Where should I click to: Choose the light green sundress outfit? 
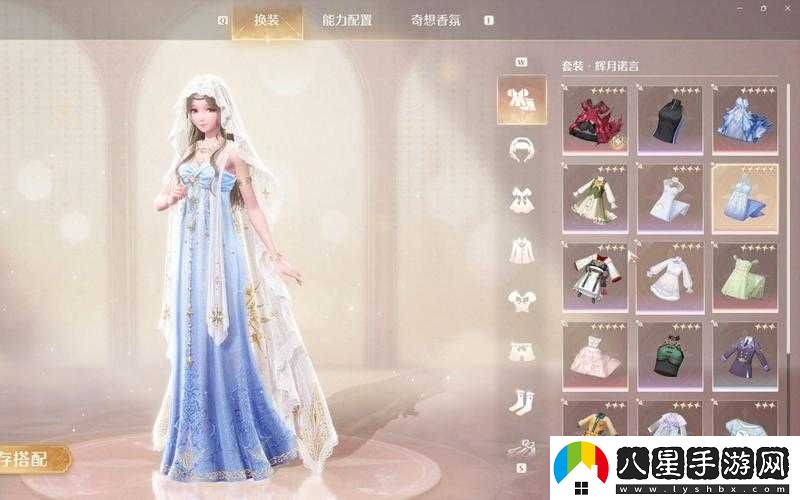744,276
